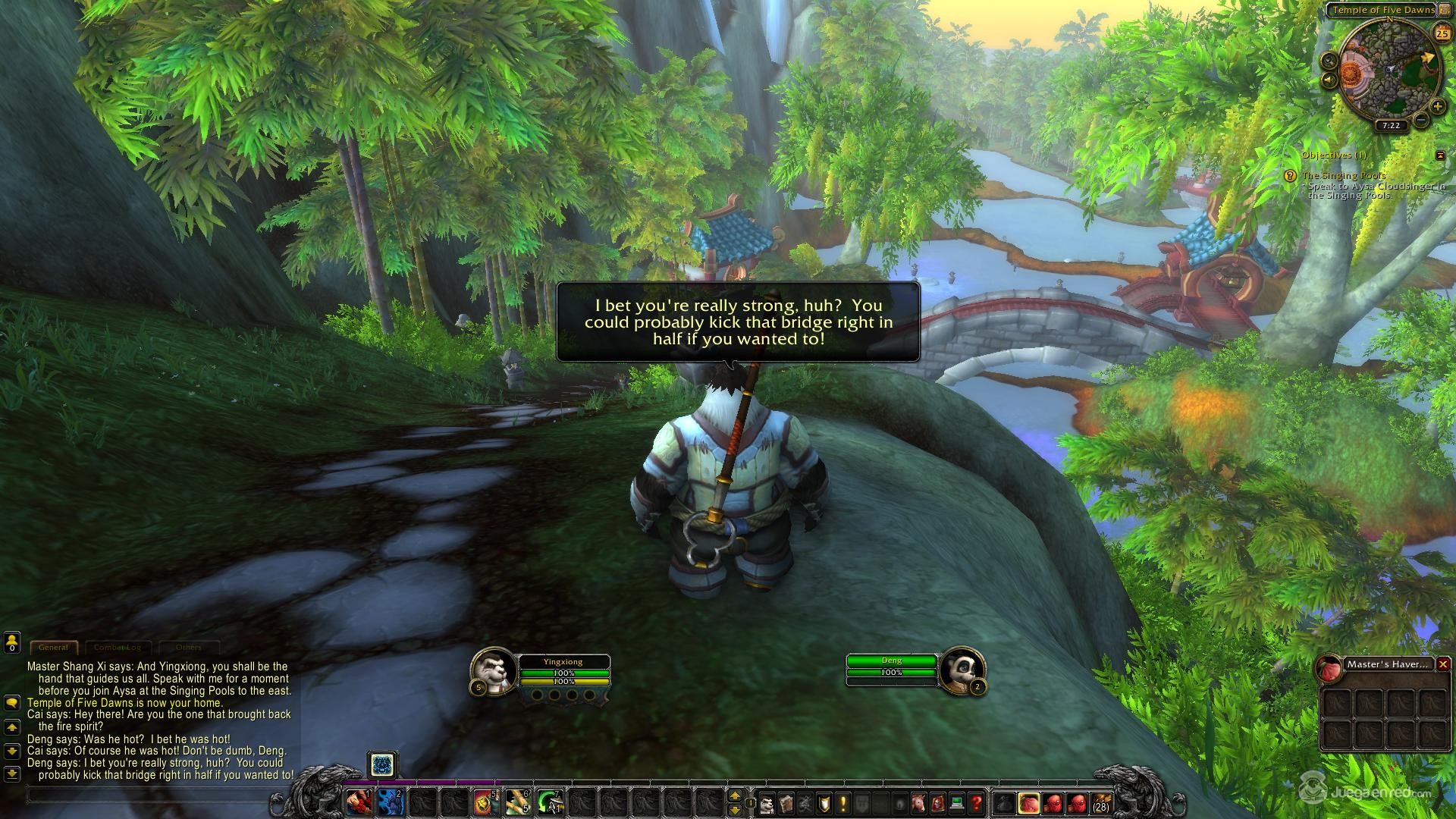Collapse the Objectives tracker
The height and width of the screenshot is (819, 1456).
click(x=1440, y=155)
